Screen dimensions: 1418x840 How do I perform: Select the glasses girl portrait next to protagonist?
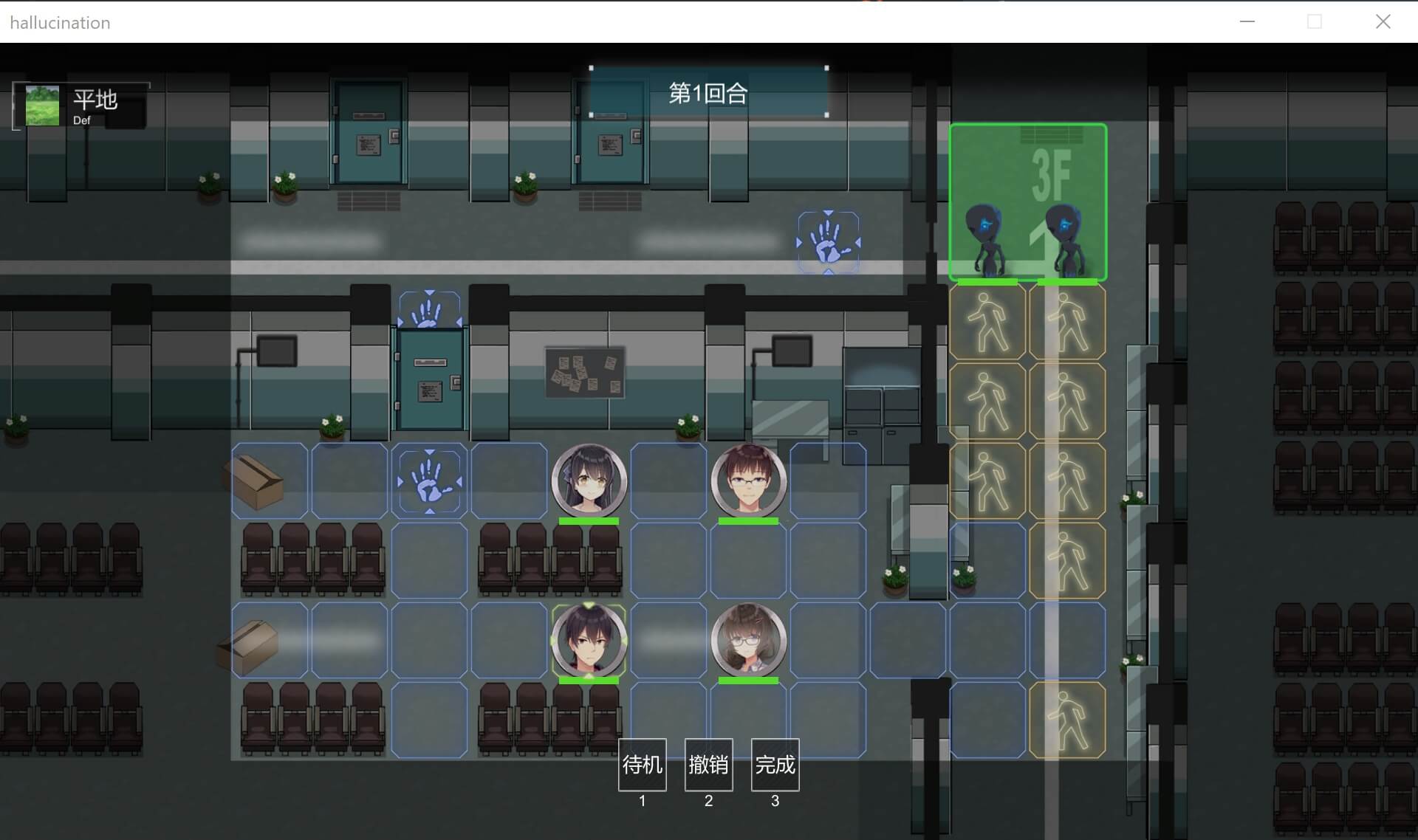[749, 639]
